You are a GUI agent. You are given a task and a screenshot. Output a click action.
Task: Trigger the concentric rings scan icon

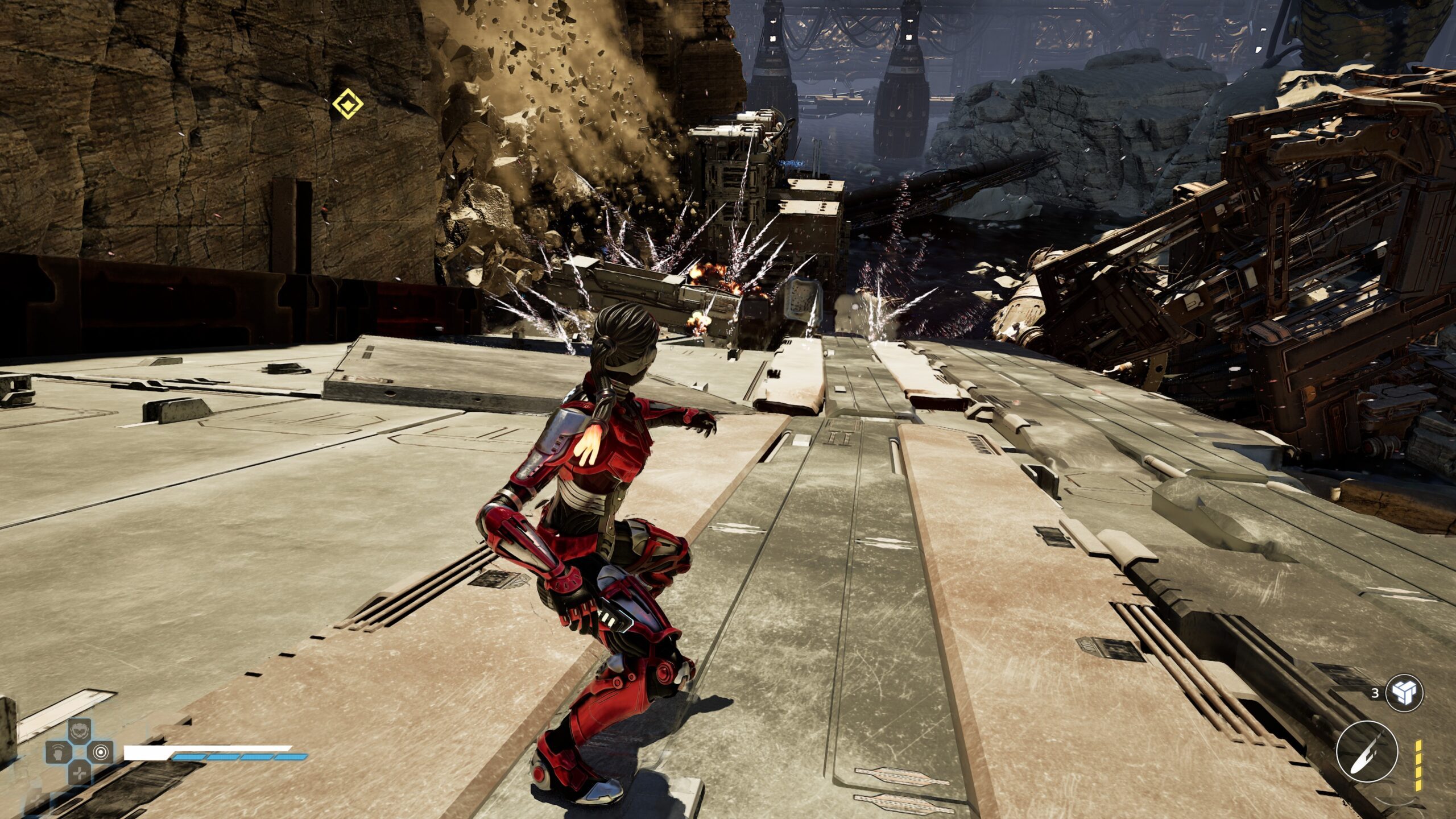101,752
